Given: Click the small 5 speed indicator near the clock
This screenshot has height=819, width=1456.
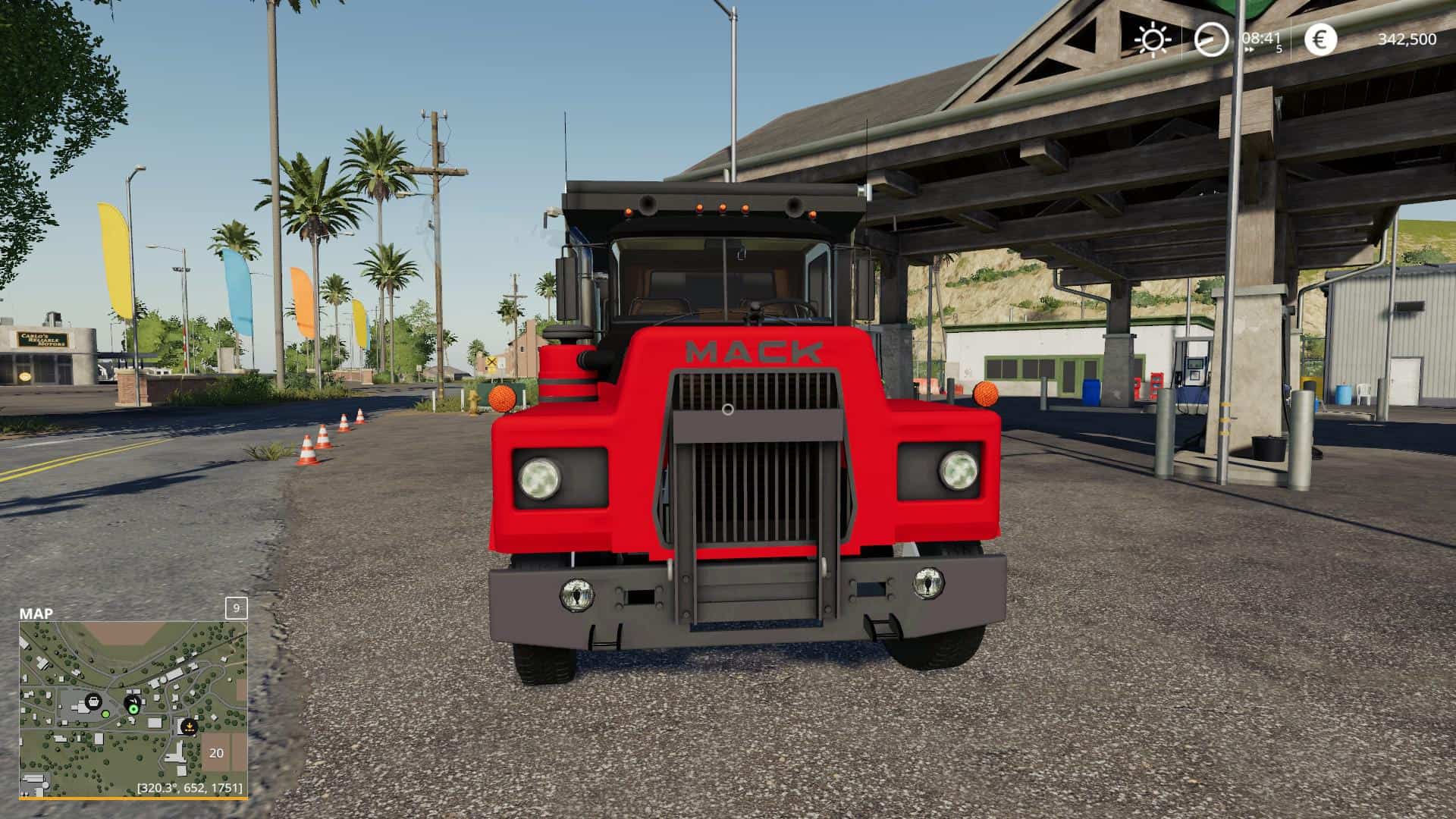Looking at the screenshot, I should coord(1279,49).
